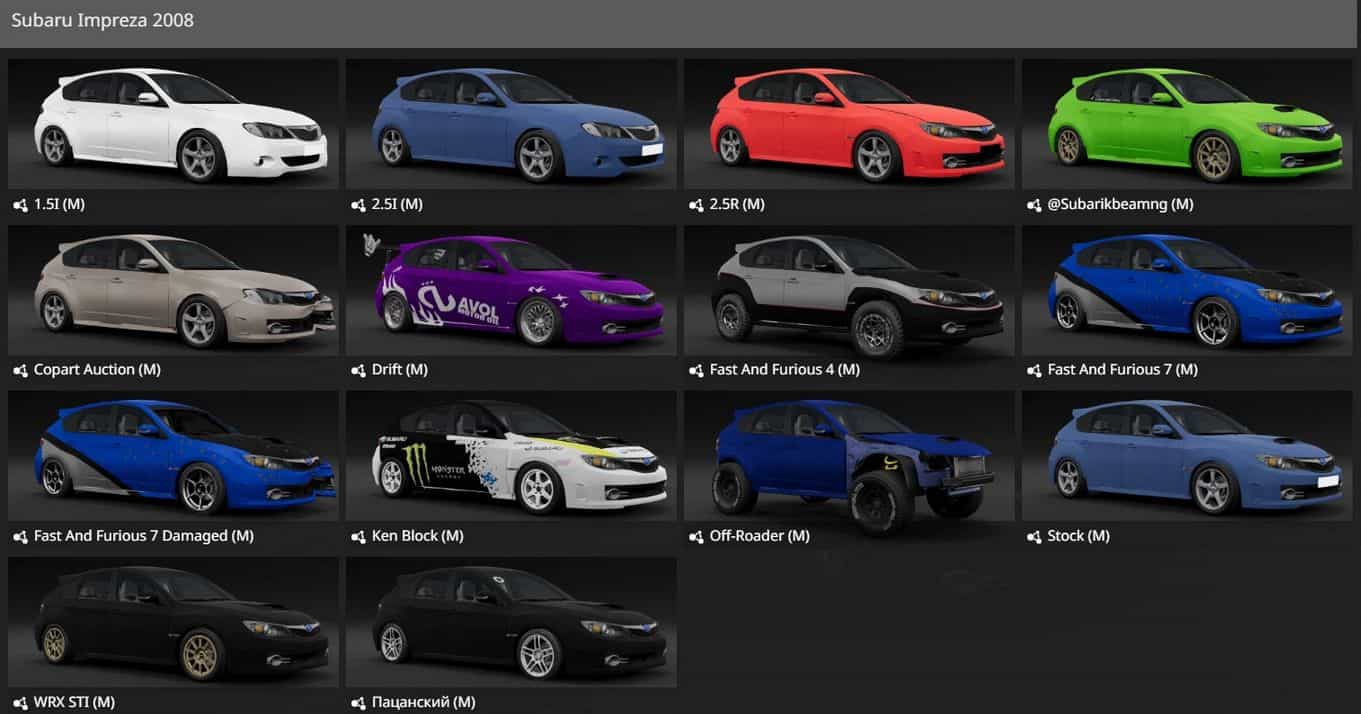Select the purple Drift (M) configuration
Screen dimensions: 1361x714
511,290
